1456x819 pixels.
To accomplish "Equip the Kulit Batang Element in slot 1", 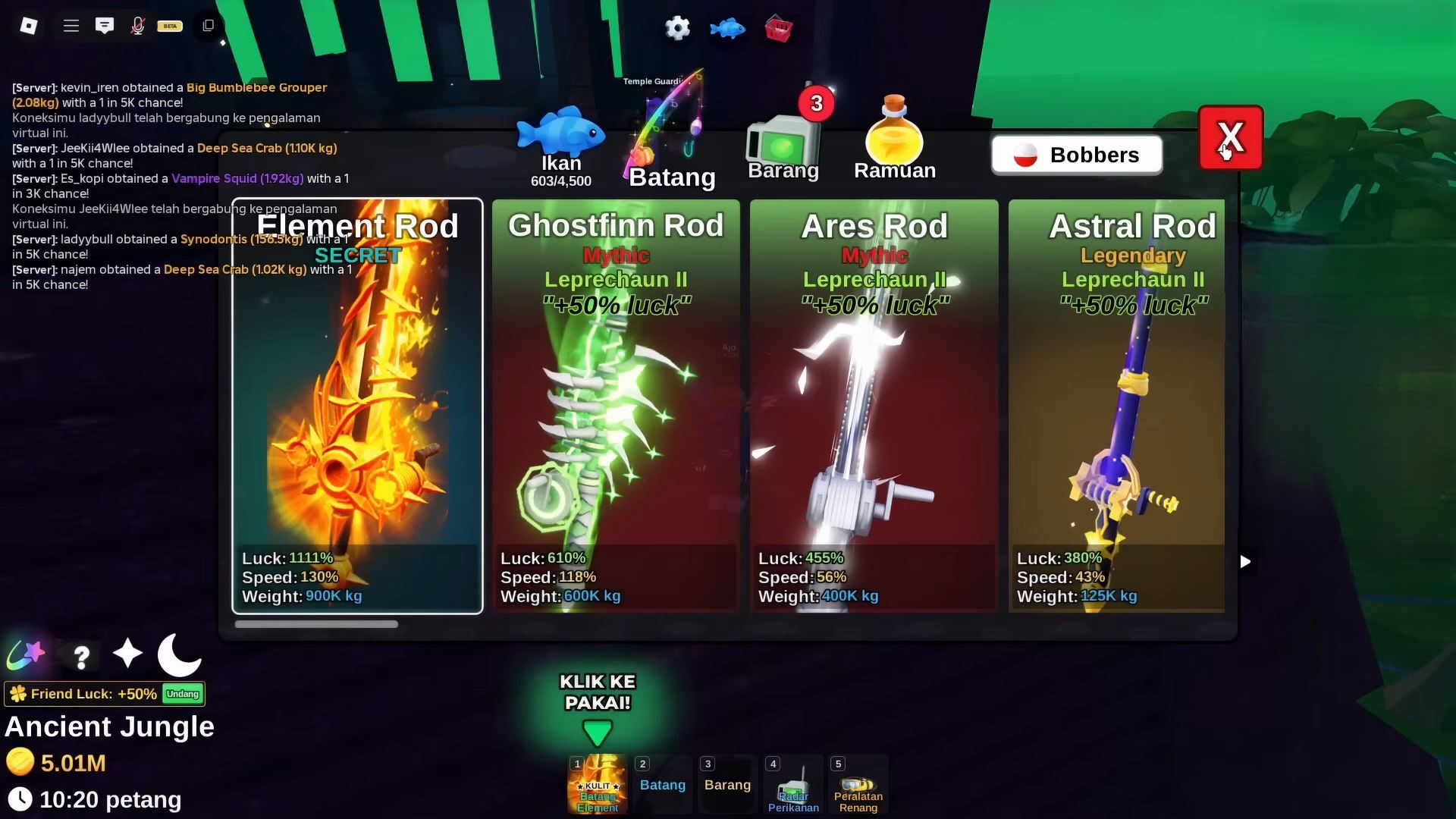I will (x=597, y=785).
